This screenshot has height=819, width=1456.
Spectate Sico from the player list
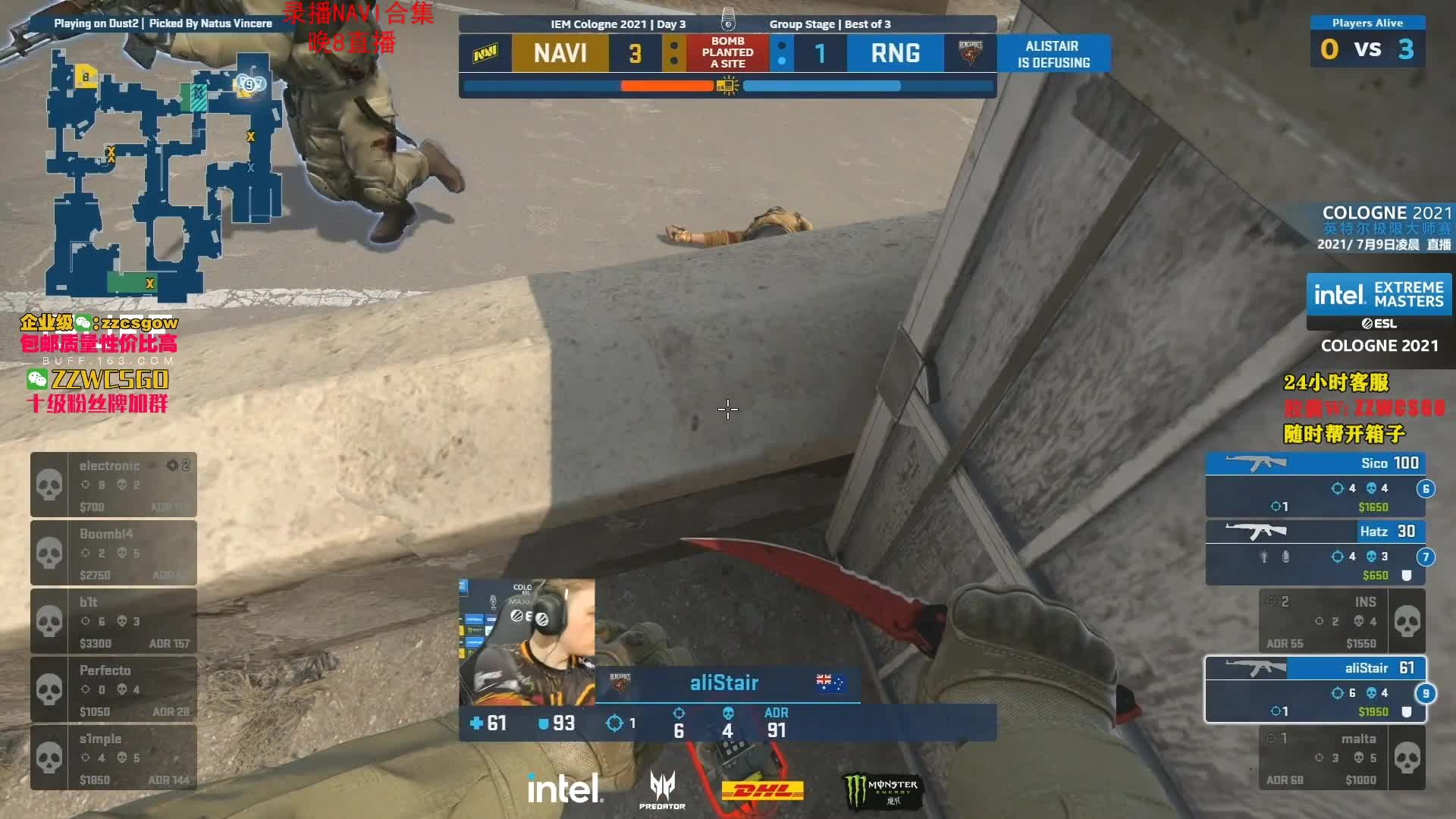click(1316, 485)
